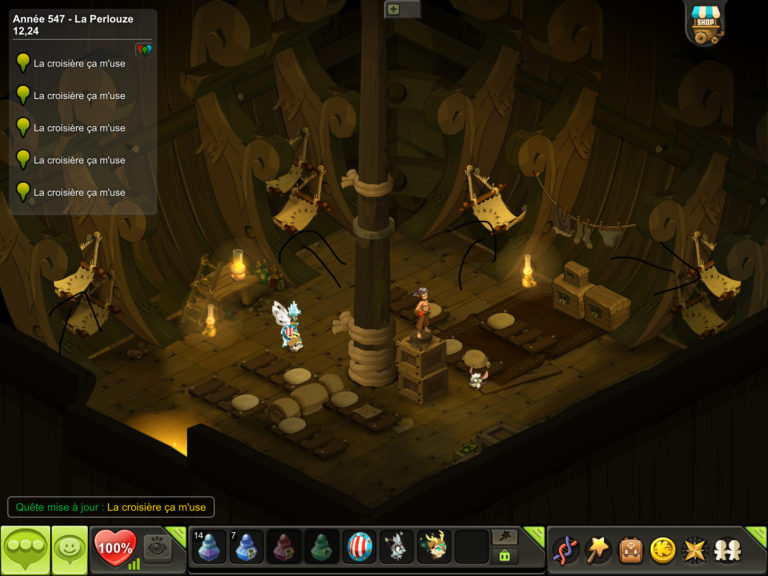Open the gold coin marketplace icon
Image resolution: width=768 pixels, height=576 pixels.
tap(662, 549)
